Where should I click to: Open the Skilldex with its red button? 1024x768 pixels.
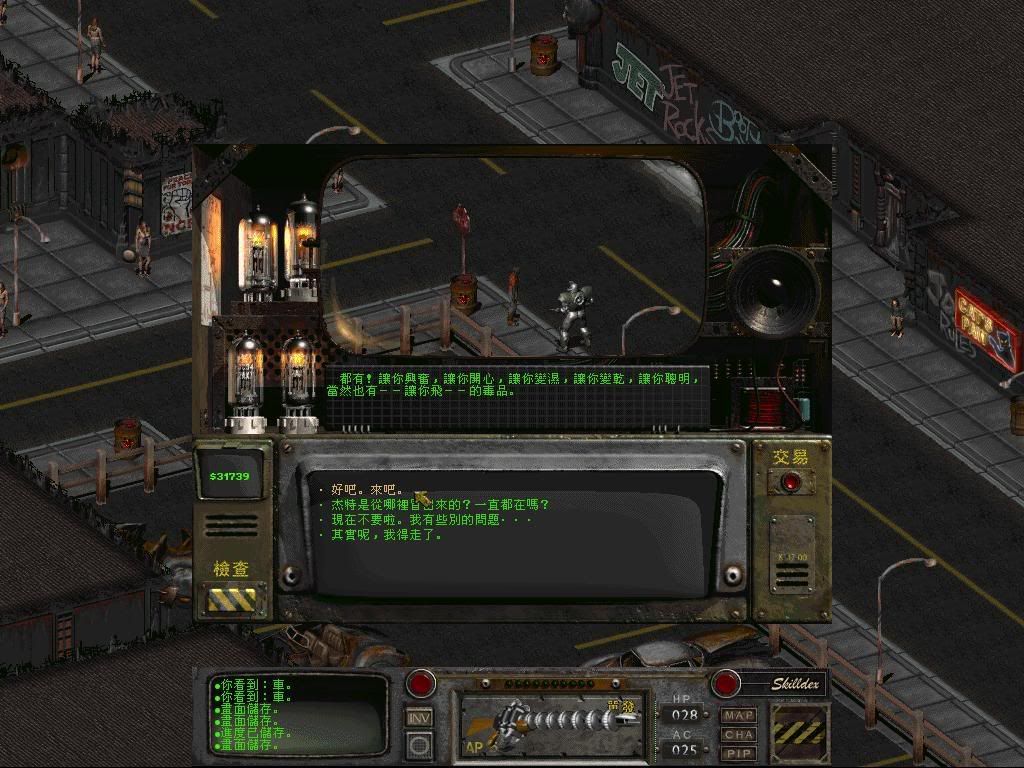point(725,684)
